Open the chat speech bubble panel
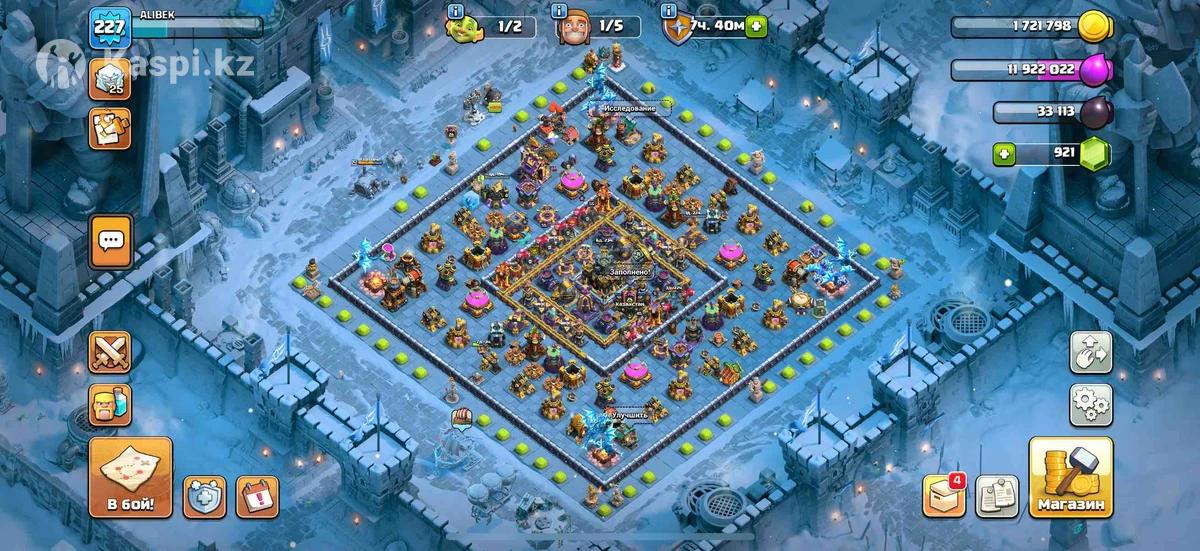Viewport: 1200px width, 551px height. pyautogui.click(x=110, y=242)
